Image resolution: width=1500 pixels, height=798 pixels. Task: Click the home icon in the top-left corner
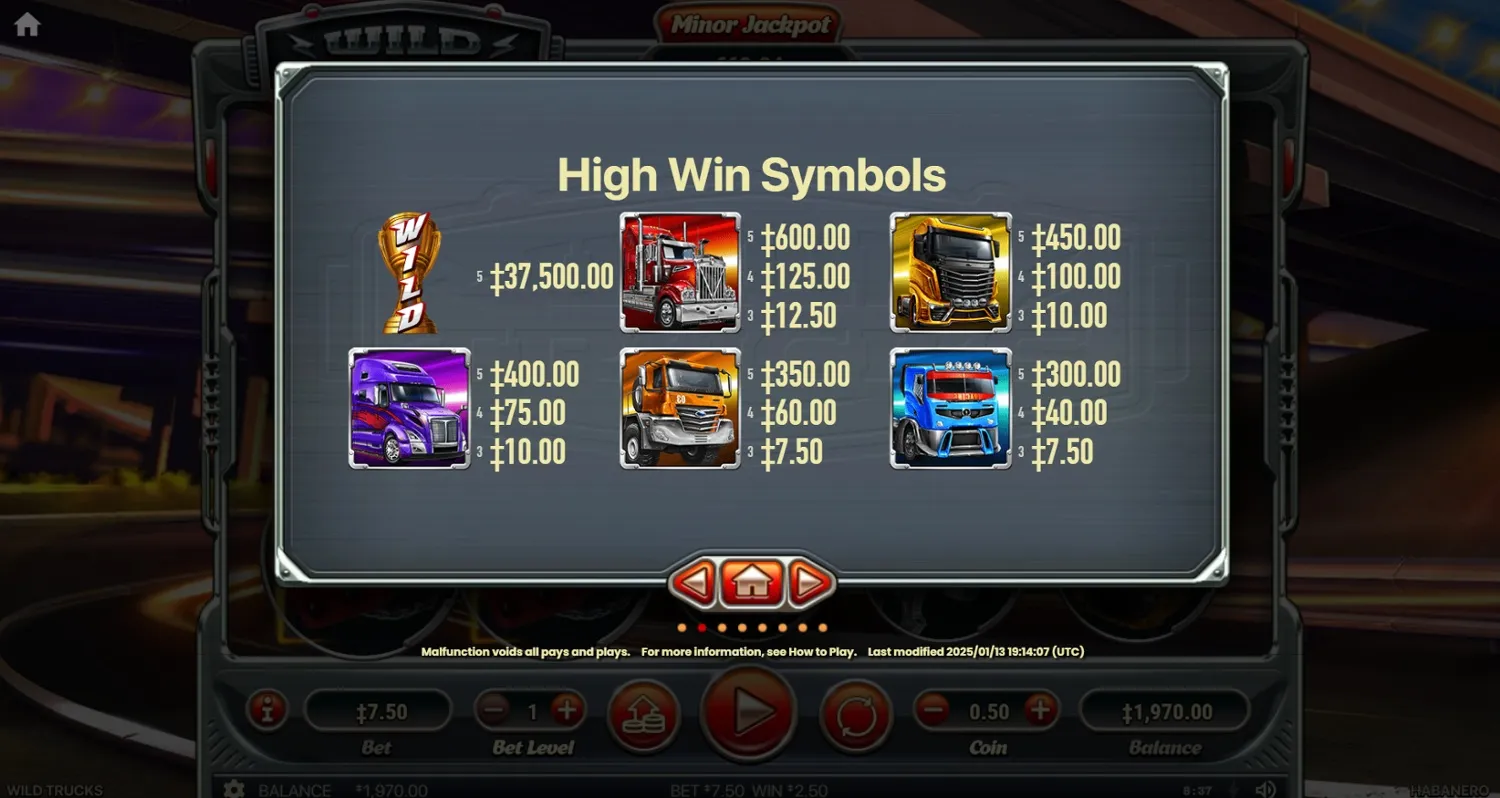[x=25, y=24]
